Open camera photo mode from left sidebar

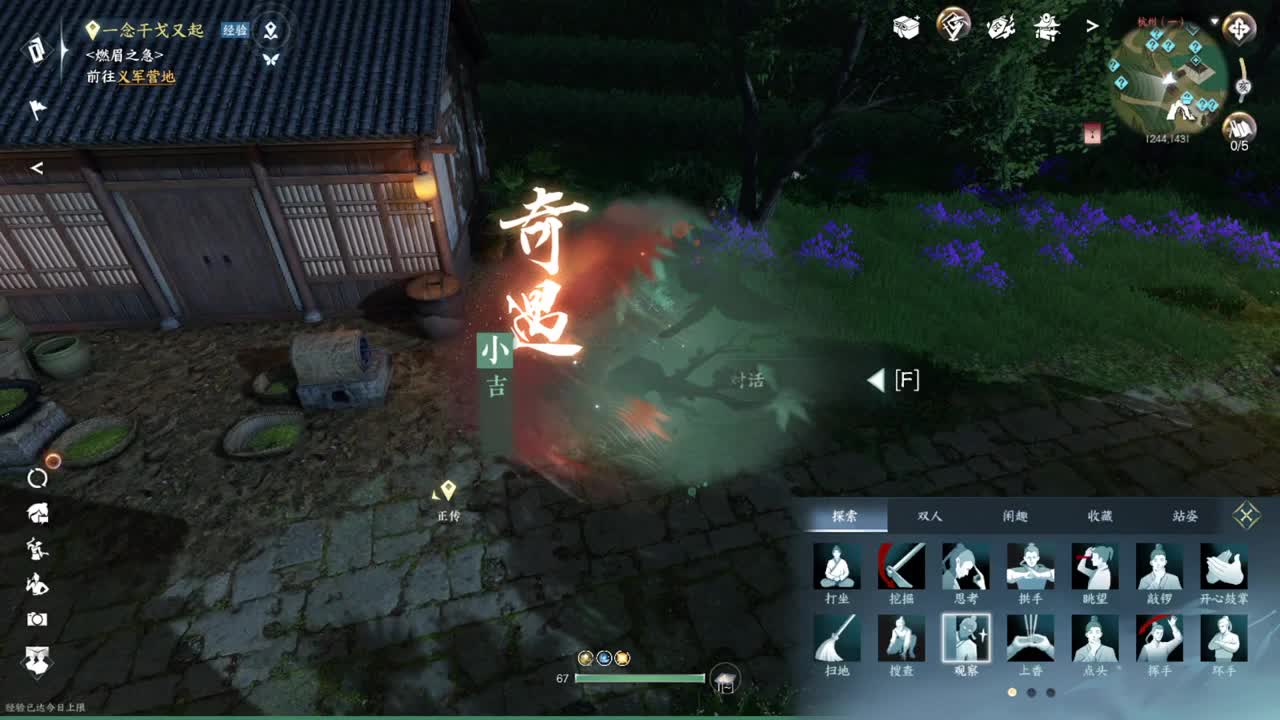tap(37, 620)
